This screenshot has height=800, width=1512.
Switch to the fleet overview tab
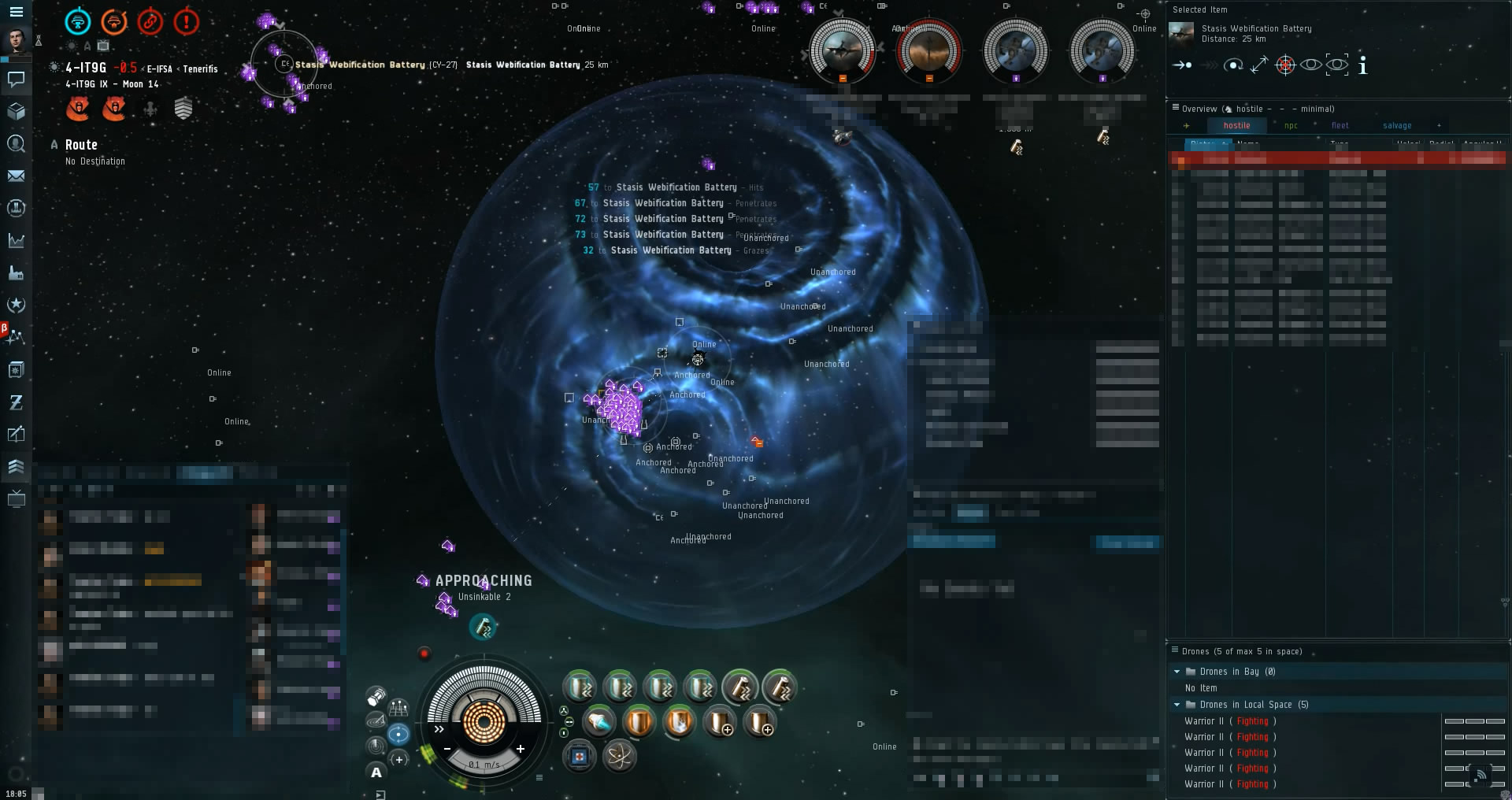click(x=1340, y=126)
